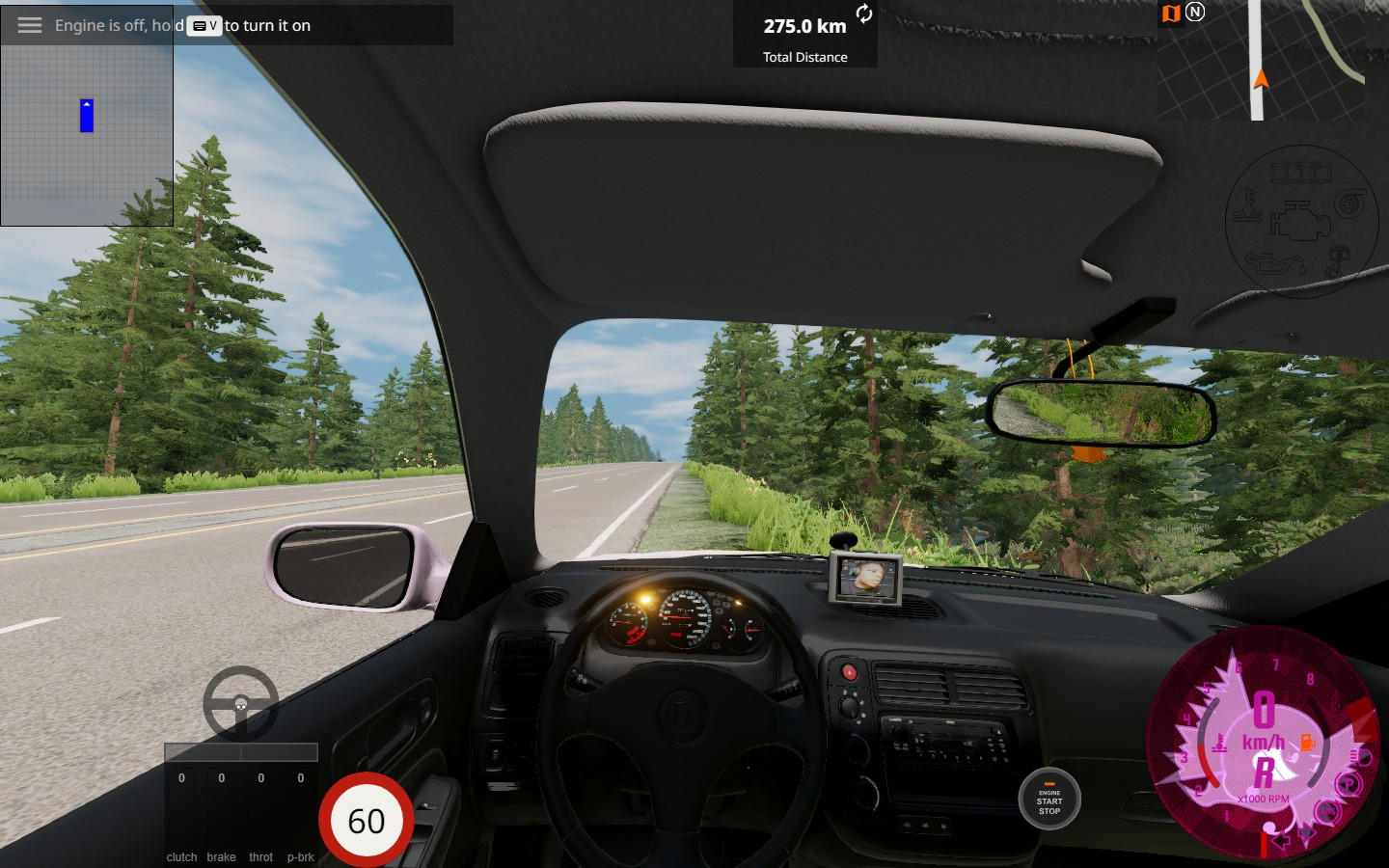
Task: Select the blue vehicle on the grid panel
Action: click(87, 116)
